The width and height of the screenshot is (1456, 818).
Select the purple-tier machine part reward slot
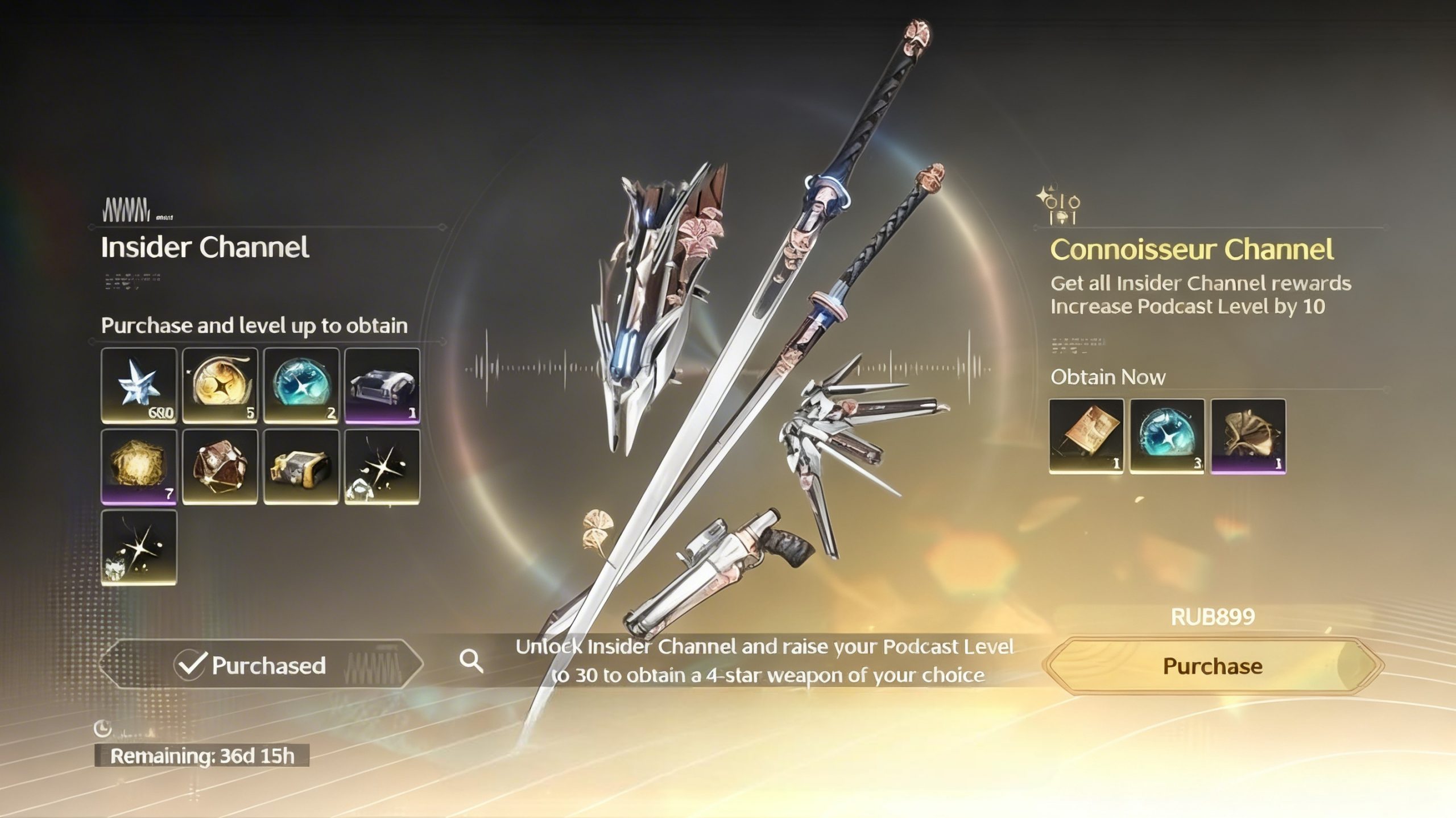382,386
